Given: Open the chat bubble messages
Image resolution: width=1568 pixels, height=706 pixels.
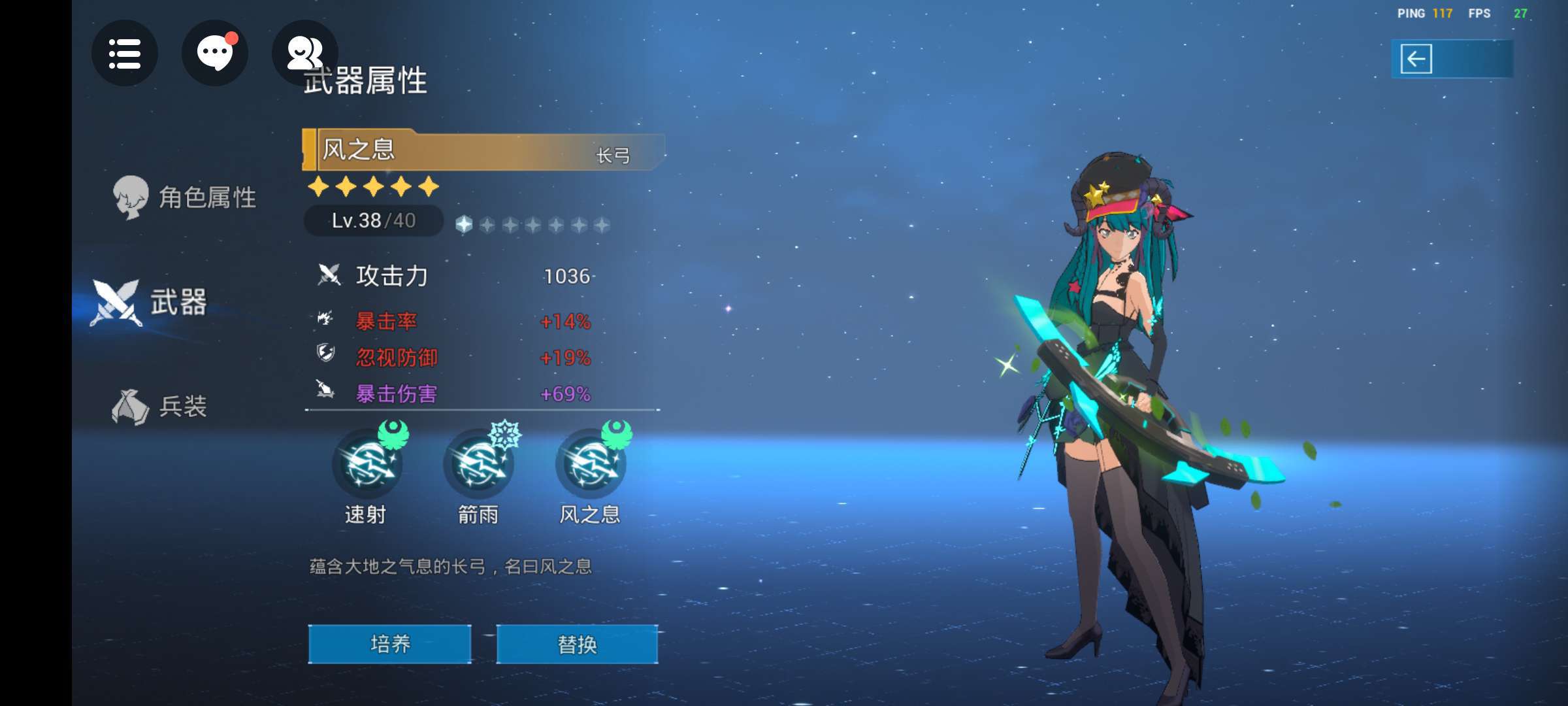Looking at the screenshot, I should tap(214, 54).
